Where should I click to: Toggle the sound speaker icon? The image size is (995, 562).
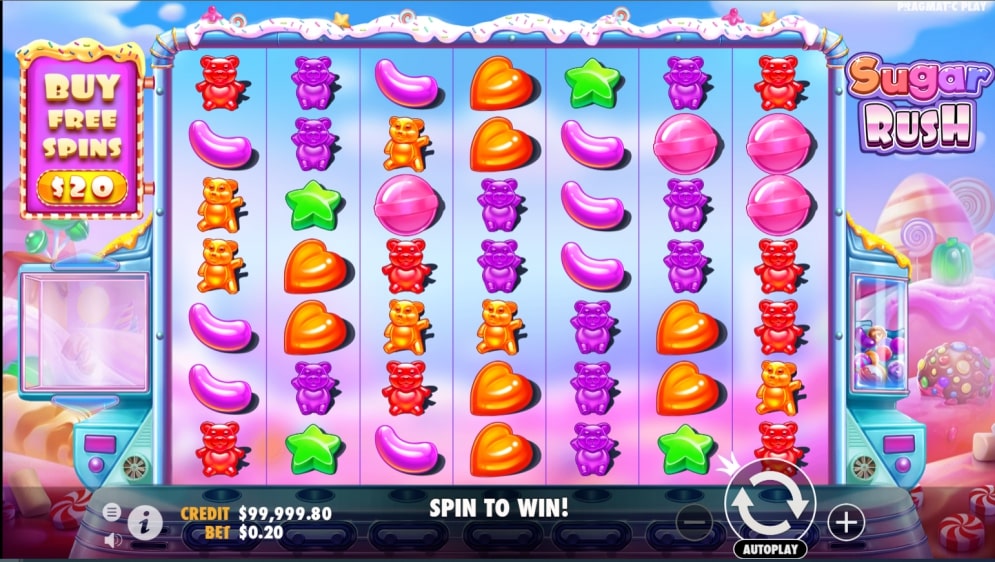point(112,540)
